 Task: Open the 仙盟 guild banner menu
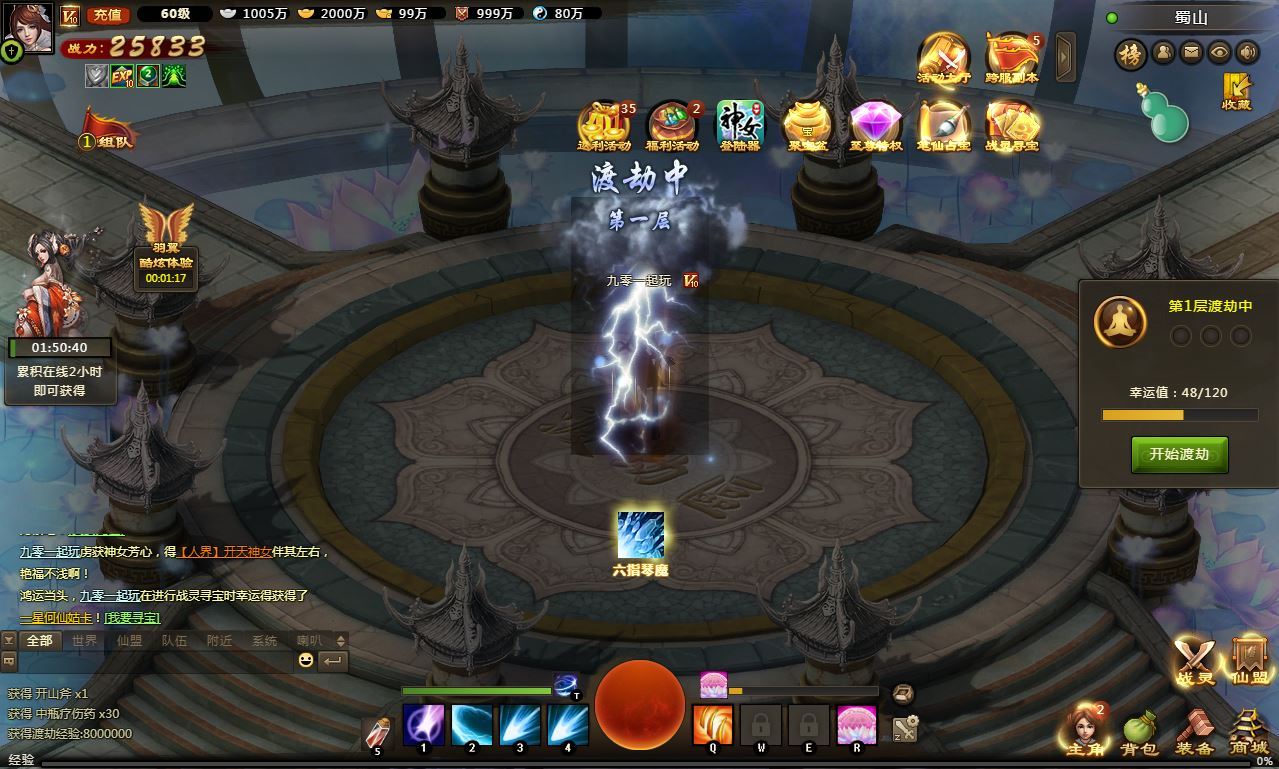(1249, 661)
